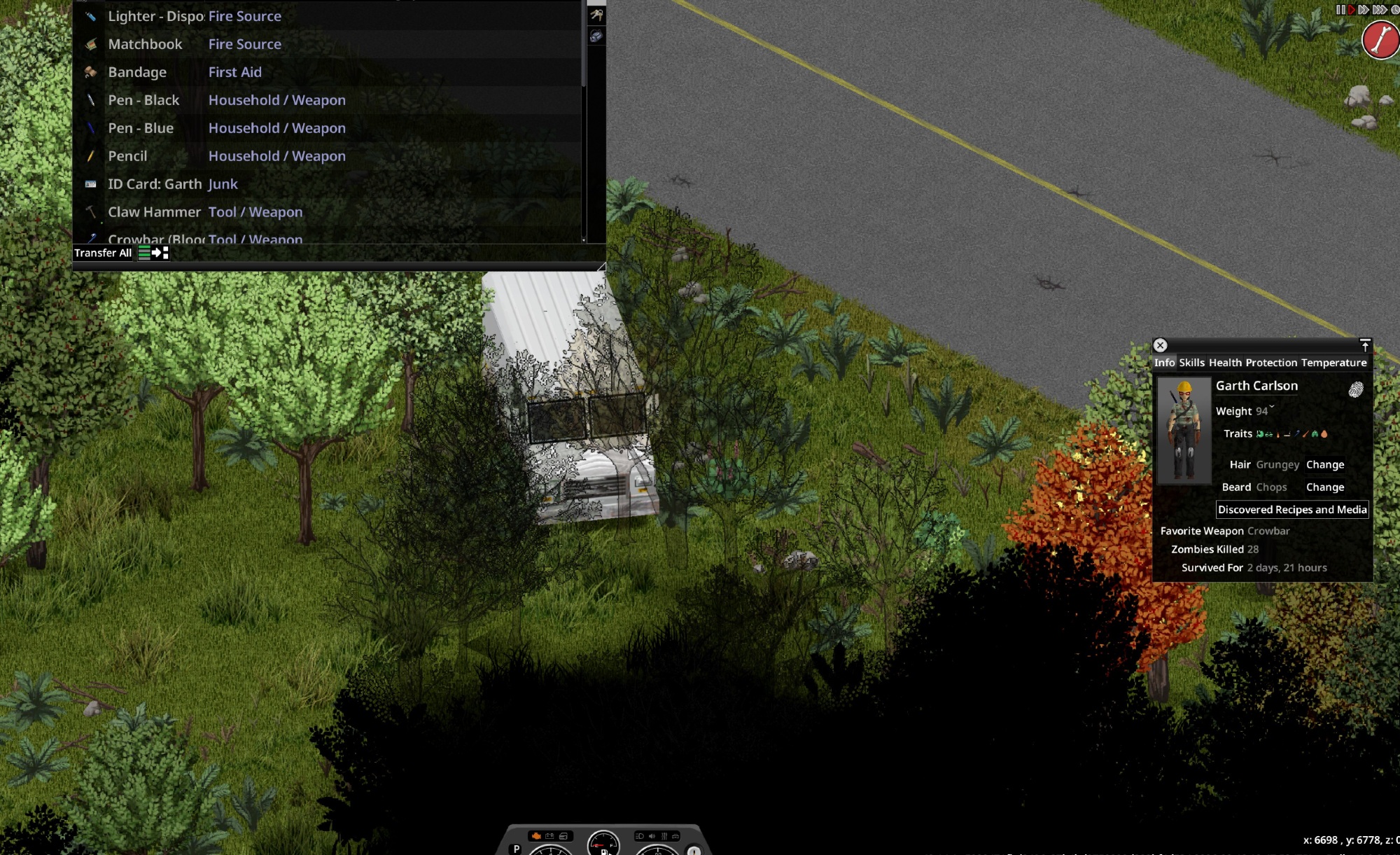Click the Transfer All button
Screen dimensions: 1400x855
pos(103,253)
